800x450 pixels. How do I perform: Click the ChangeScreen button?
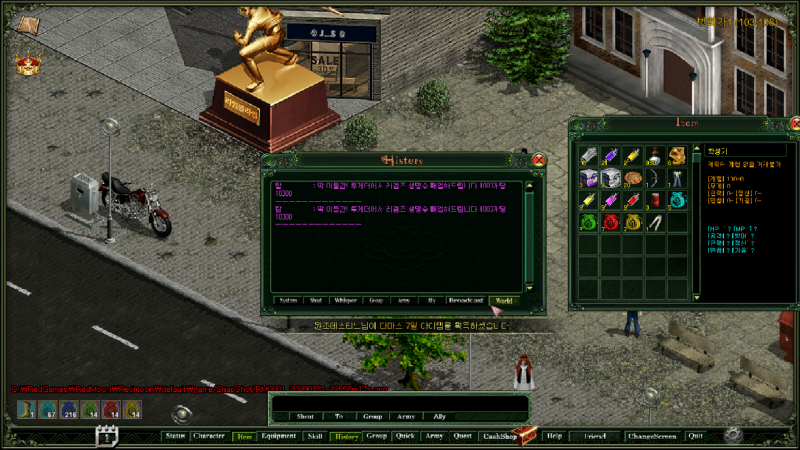tap(652, 437)
